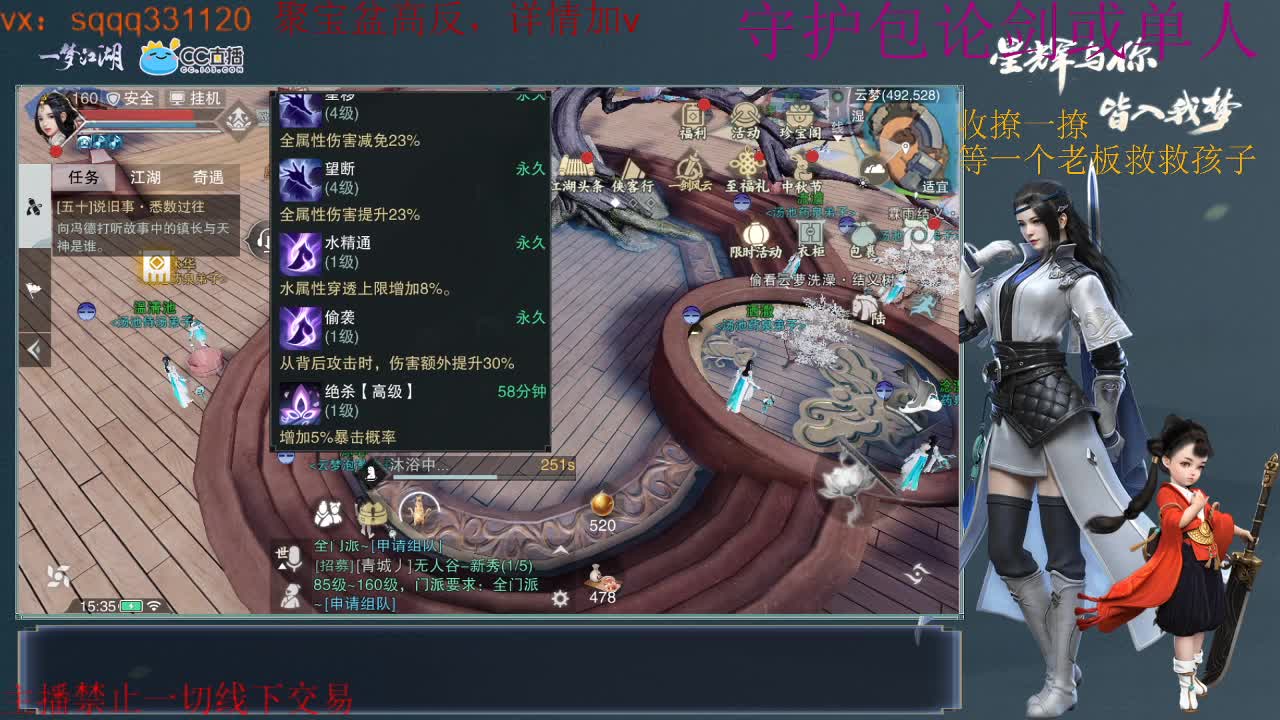
Task: Open chat settings gear icon
Action: click(x=560, y=600)
